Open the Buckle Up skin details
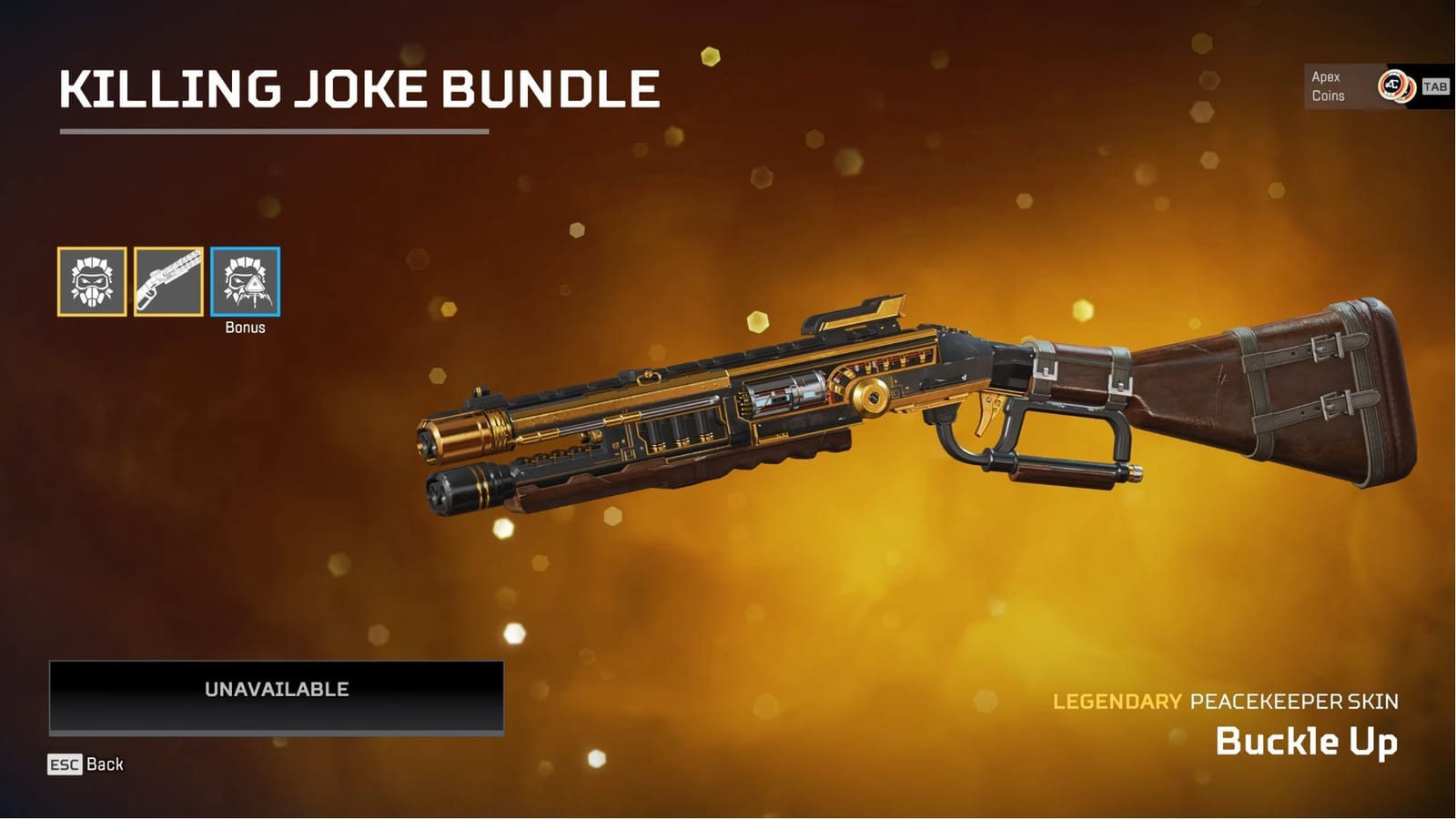The height and width of the screenshot is (819, 1456). coord(1305,742)
